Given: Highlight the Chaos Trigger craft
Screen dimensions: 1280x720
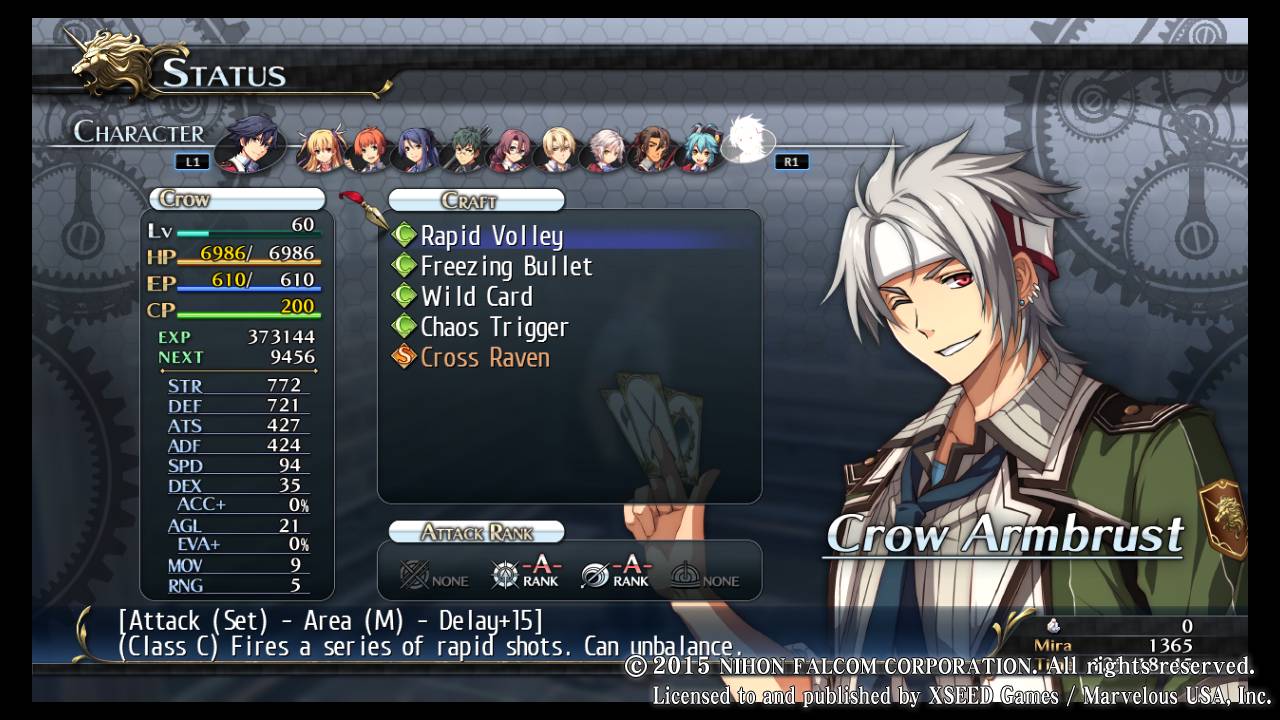Looking at the screenshot, I should [494, 327].
